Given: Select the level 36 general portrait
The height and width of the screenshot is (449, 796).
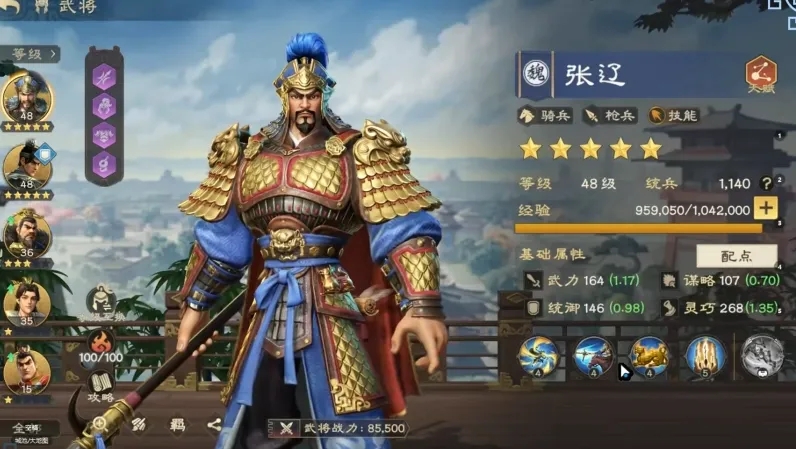Looking at the screenshot, I should (27, 231).
